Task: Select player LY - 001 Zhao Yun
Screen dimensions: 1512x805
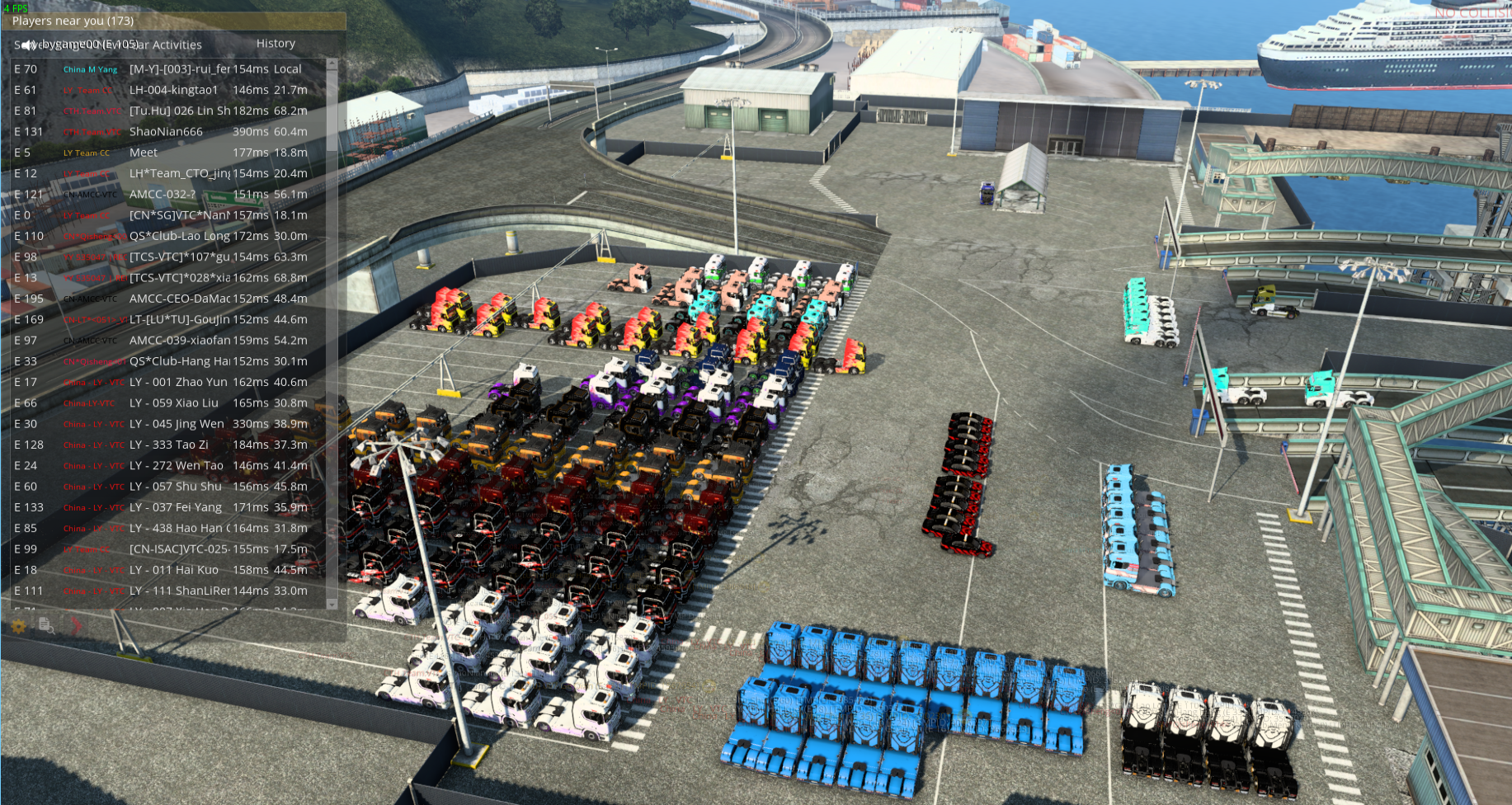Action: pos(178,382)
